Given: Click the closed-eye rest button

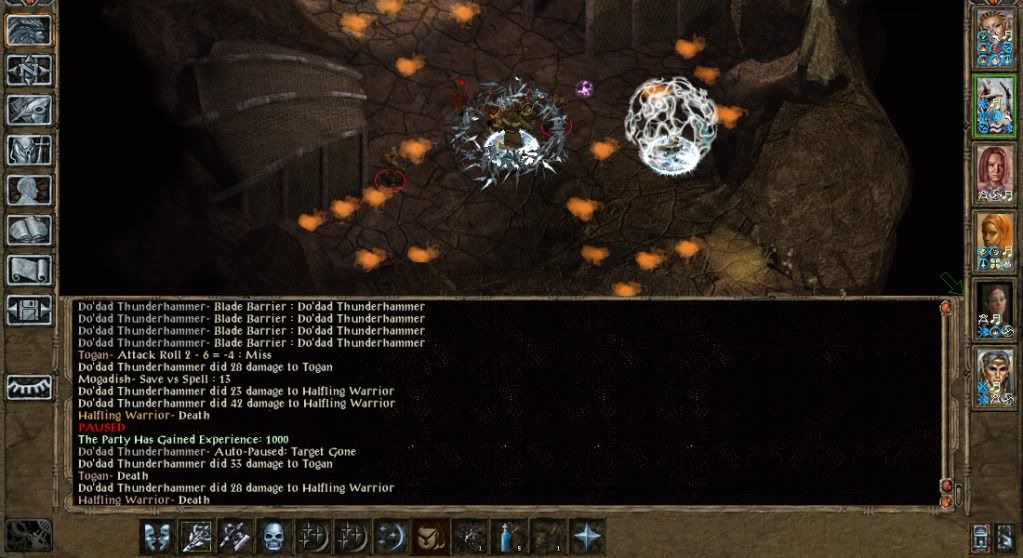Looking at the screenshot, I should point(28,387).
